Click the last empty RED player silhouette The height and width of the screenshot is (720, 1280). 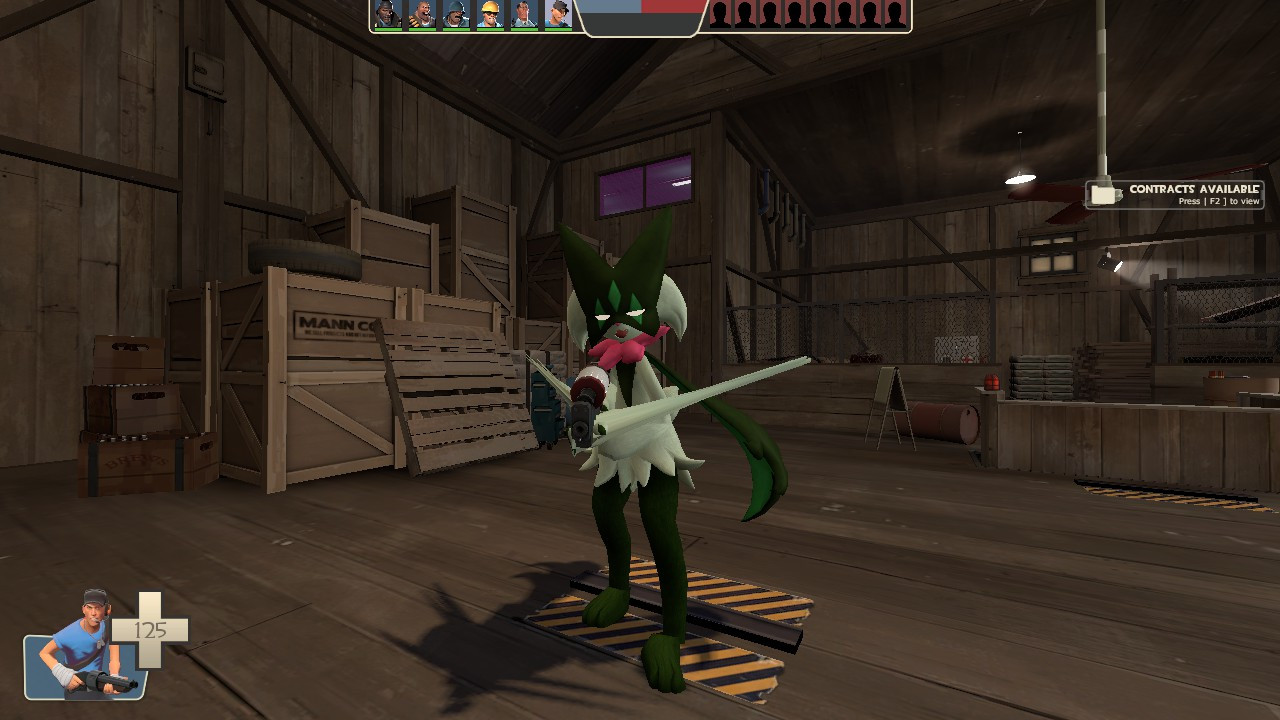pyautogui.click(x=897, y=18)
